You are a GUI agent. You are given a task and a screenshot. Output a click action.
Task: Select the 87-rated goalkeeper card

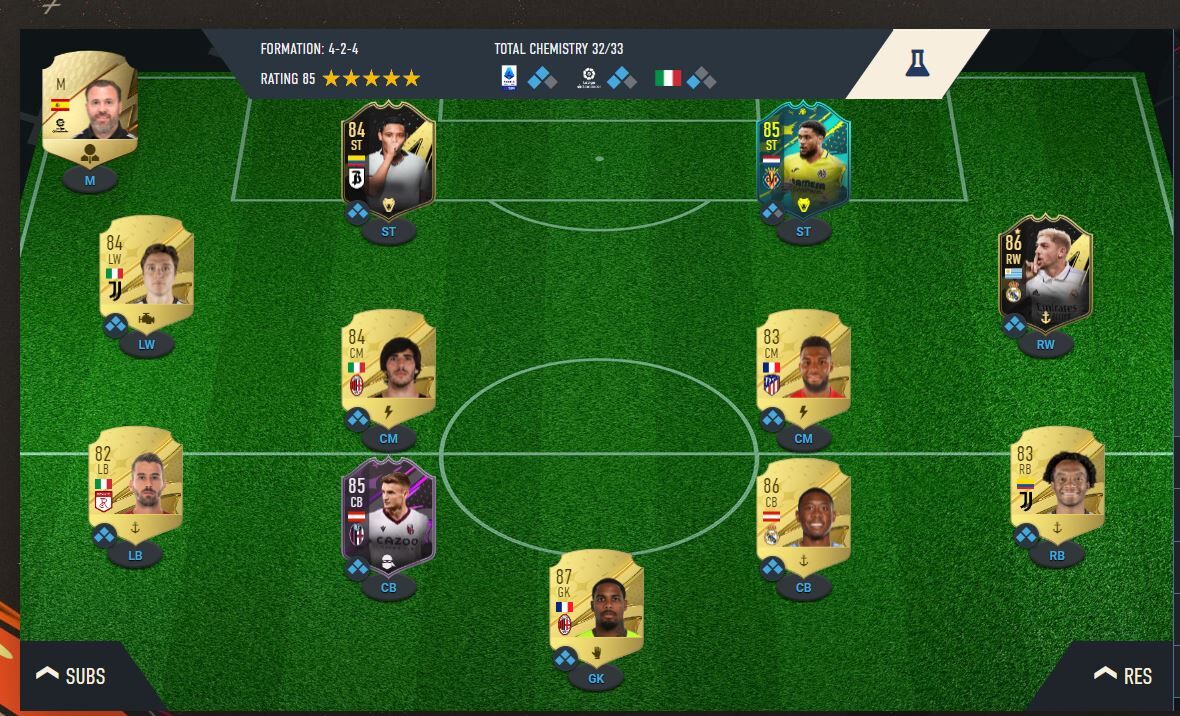[596, 598]
